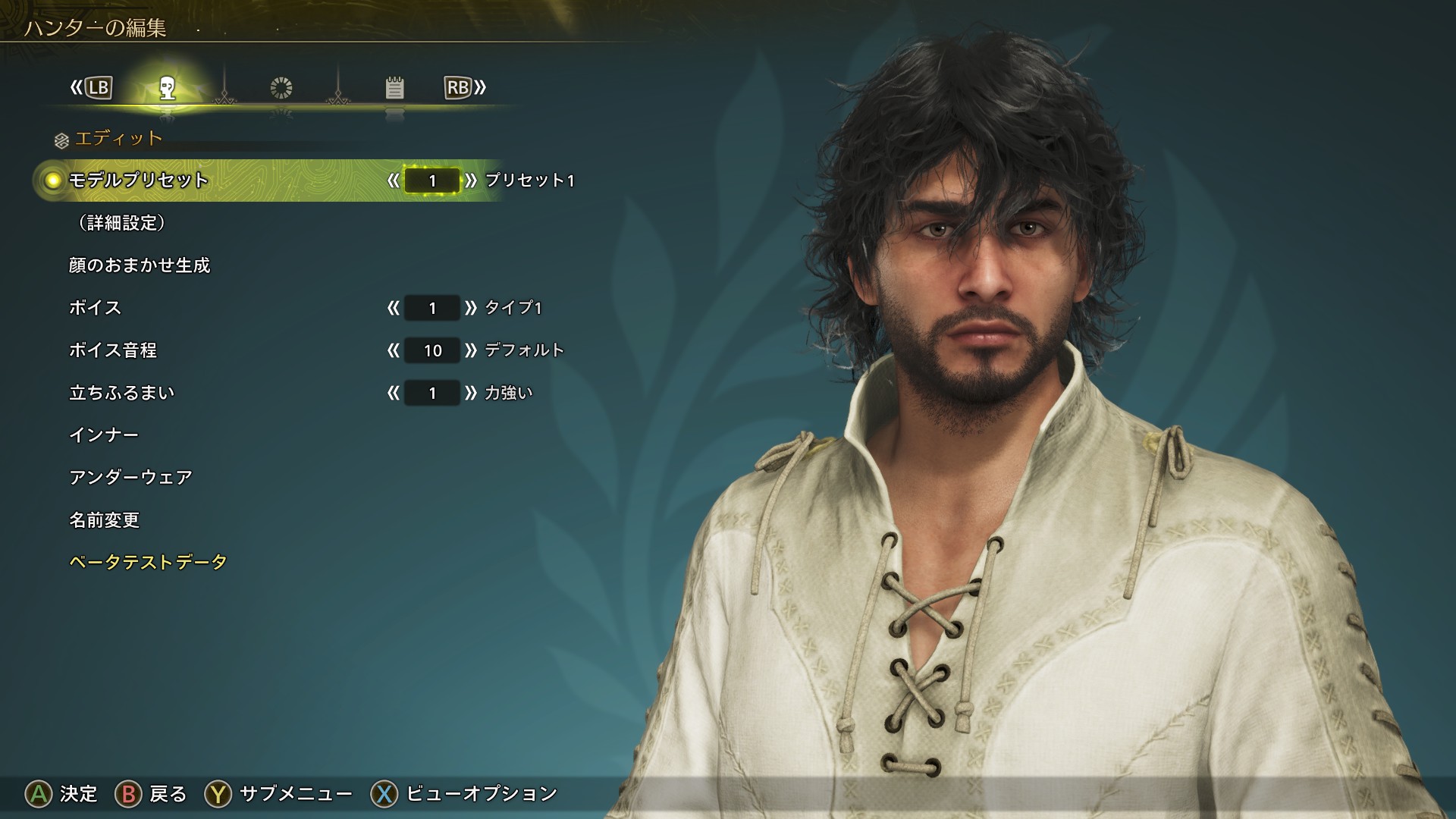Open the 詳細設定 detailed settings
The height and width of the screenshot is (819, 1456).
[121, 223]
